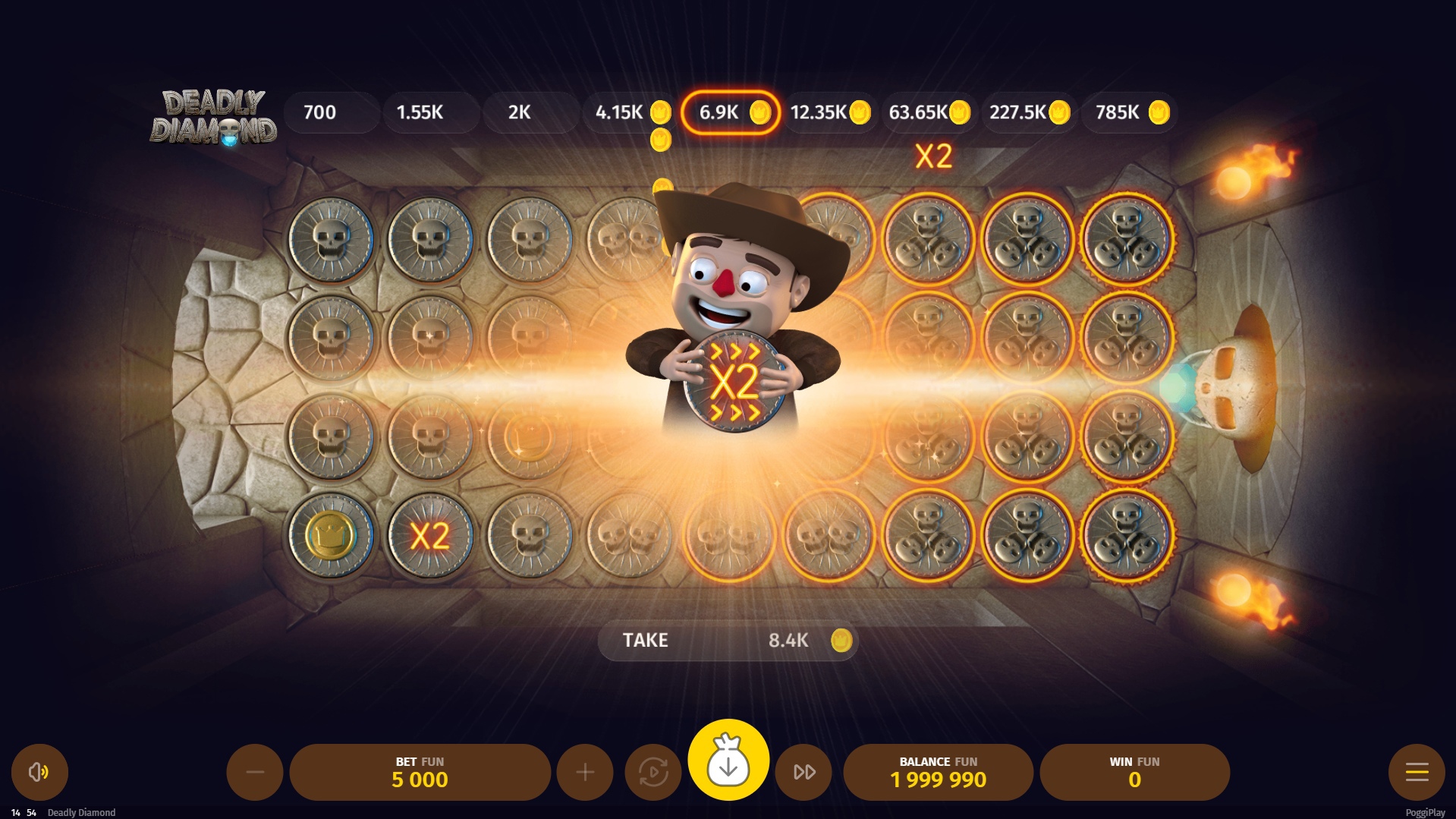Screen dimensions: 1456x819
Task: Toggle the sound speaker button
Action: tap(39, 772)
